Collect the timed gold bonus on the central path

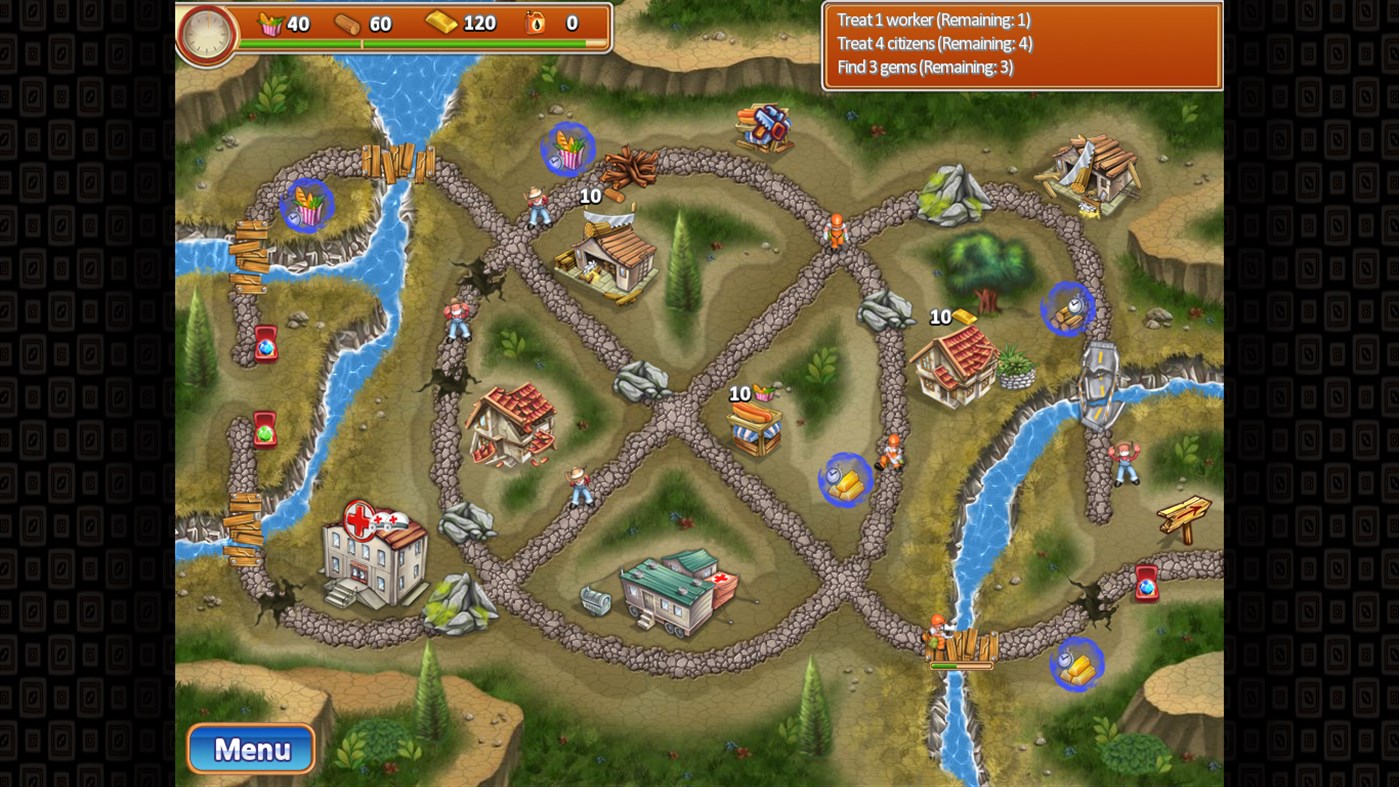point(845,480)
